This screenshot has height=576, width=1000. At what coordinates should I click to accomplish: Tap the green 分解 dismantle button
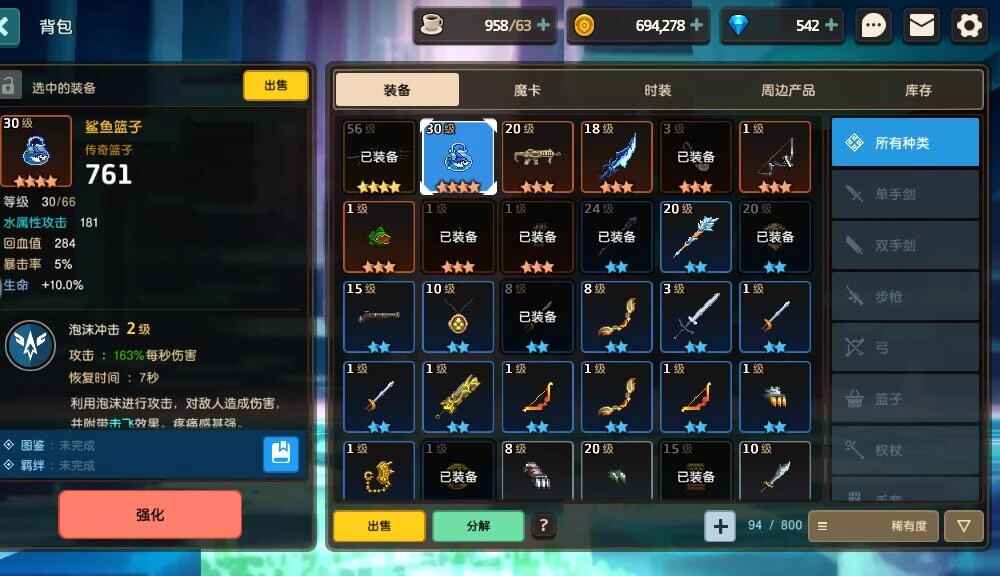point(478,525)
